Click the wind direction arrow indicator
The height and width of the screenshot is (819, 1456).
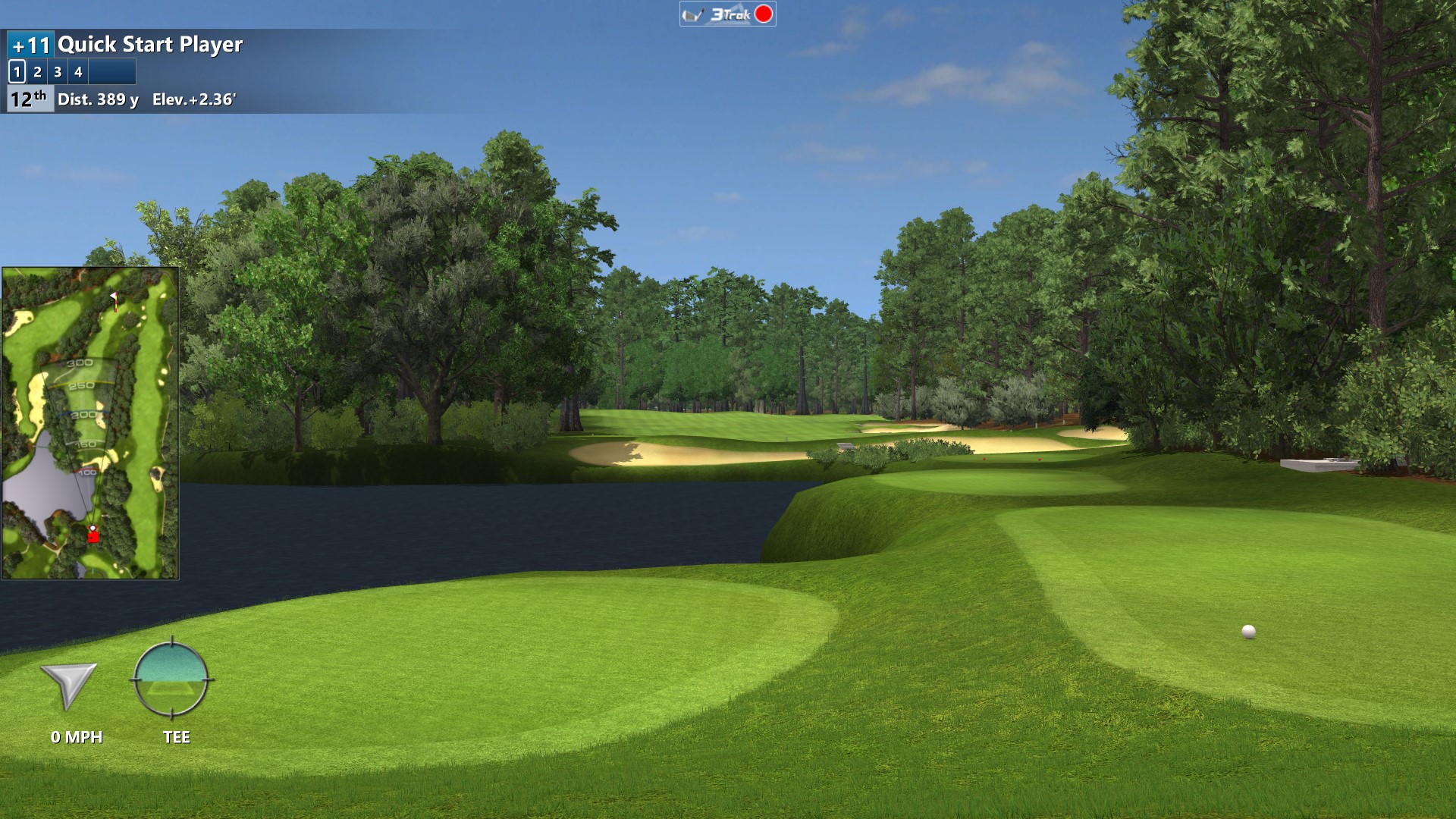pos(69,685)
